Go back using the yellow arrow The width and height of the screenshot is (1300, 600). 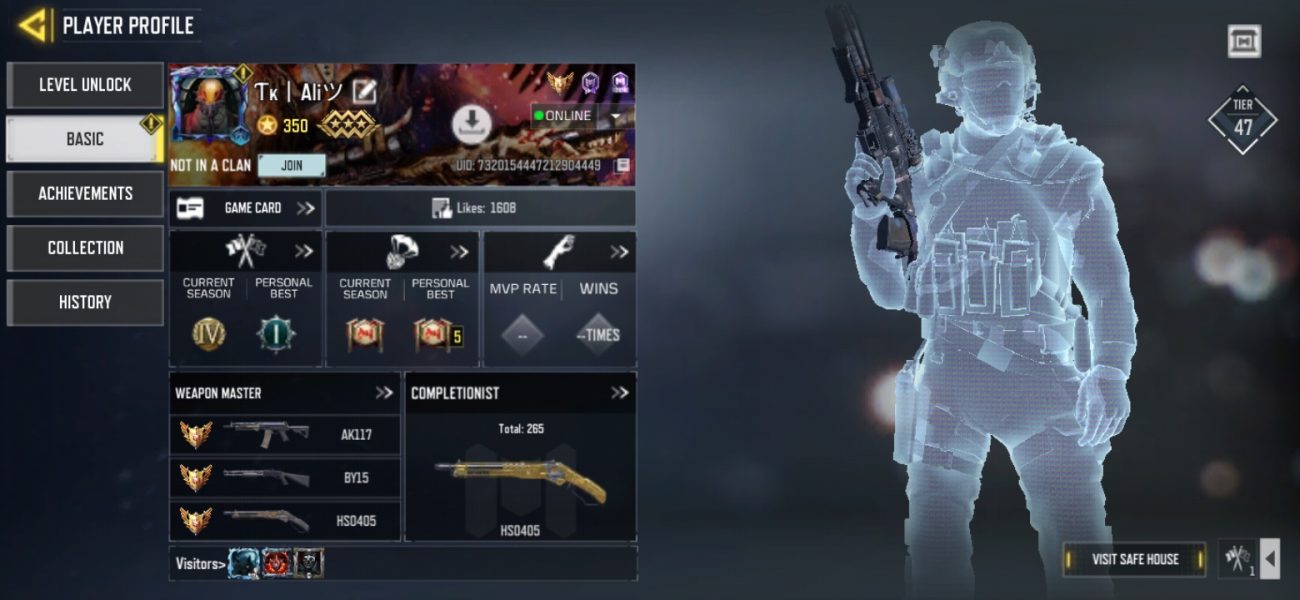click(x=34, y=25)
